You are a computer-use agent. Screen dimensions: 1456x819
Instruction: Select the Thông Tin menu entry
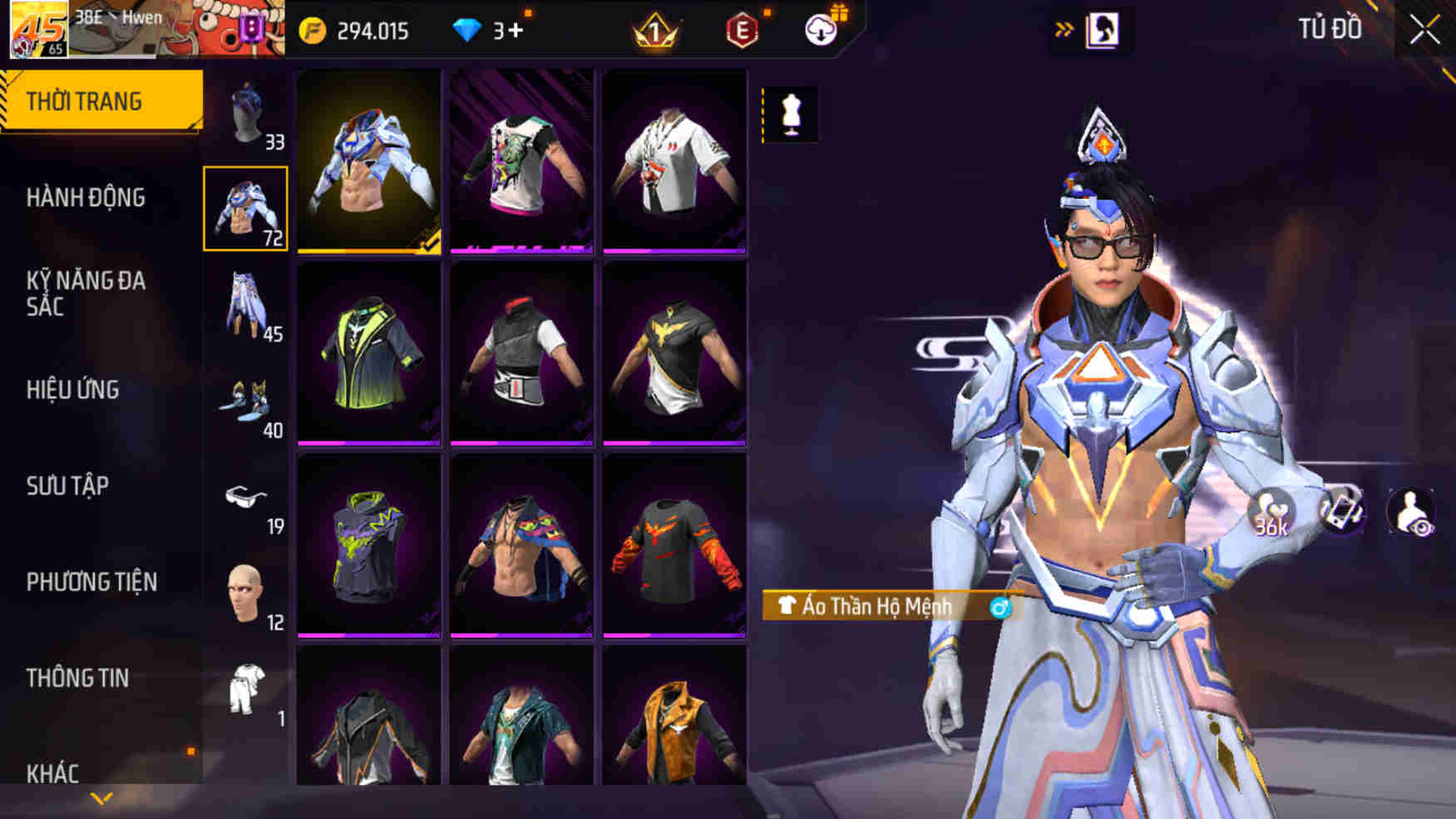click(77, 678)
